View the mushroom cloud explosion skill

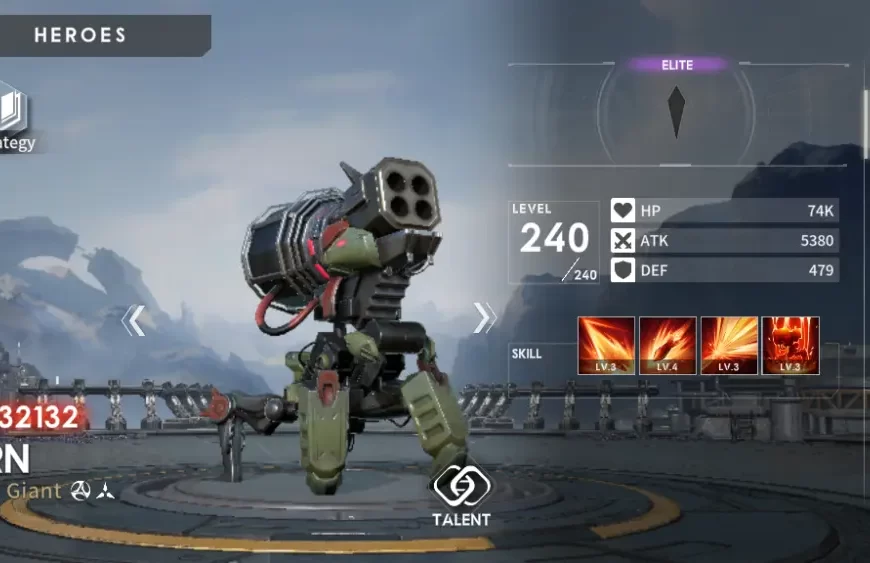point(790,345)
